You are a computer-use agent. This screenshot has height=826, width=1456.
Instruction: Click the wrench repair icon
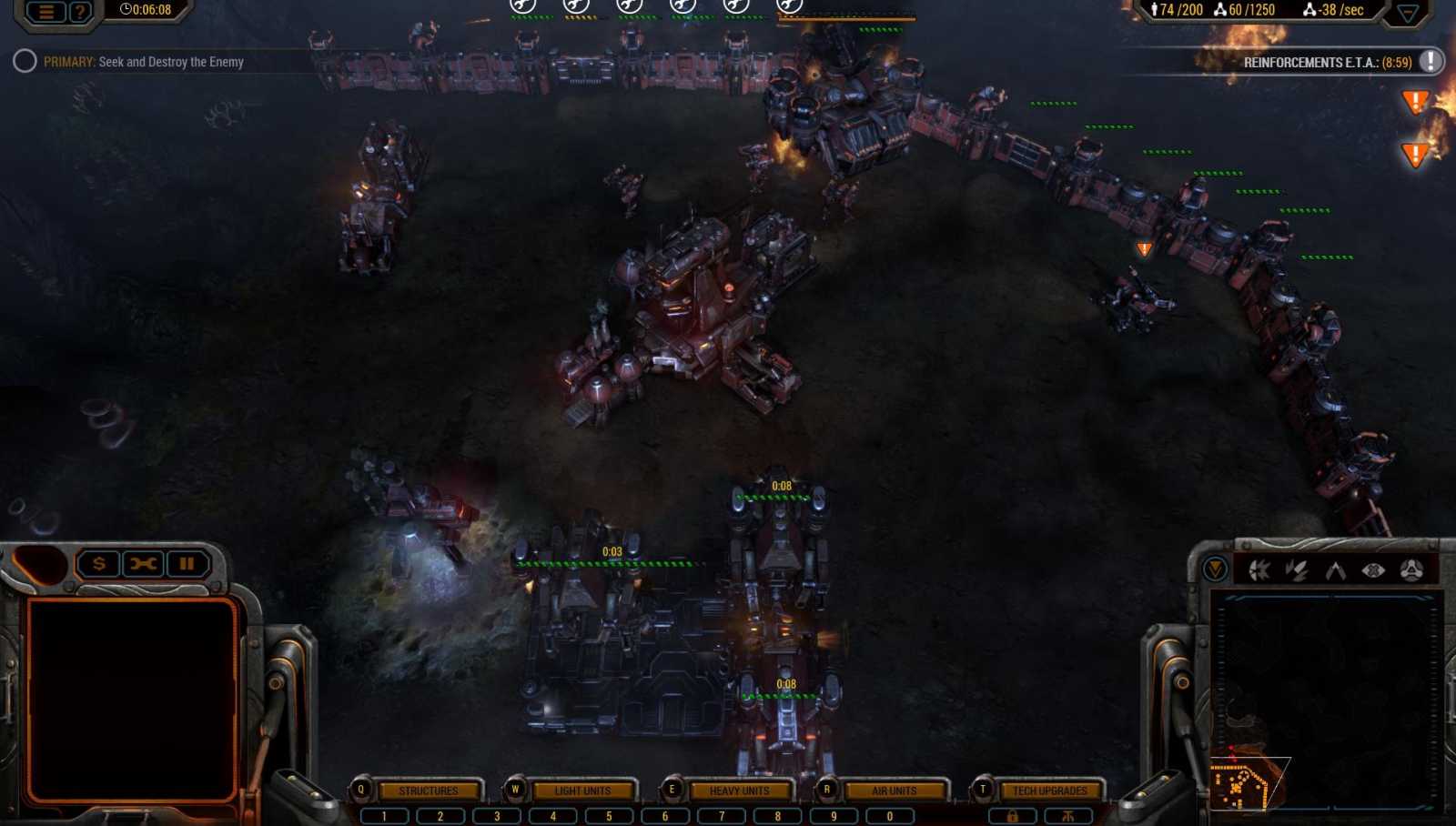(142, 563)
